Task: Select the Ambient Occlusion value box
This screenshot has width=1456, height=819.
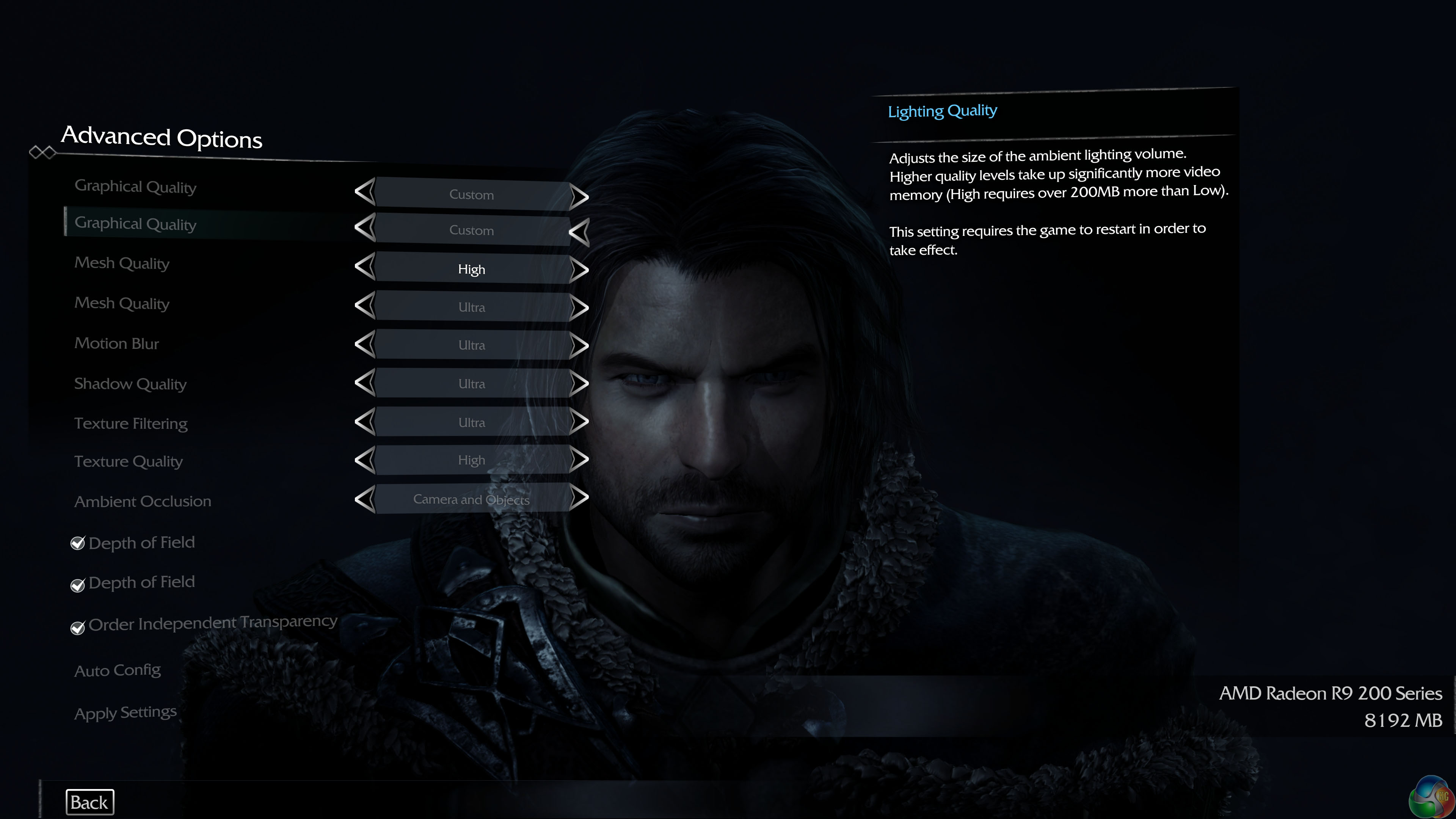Action: pyautogui.click(x=471, y=499)
